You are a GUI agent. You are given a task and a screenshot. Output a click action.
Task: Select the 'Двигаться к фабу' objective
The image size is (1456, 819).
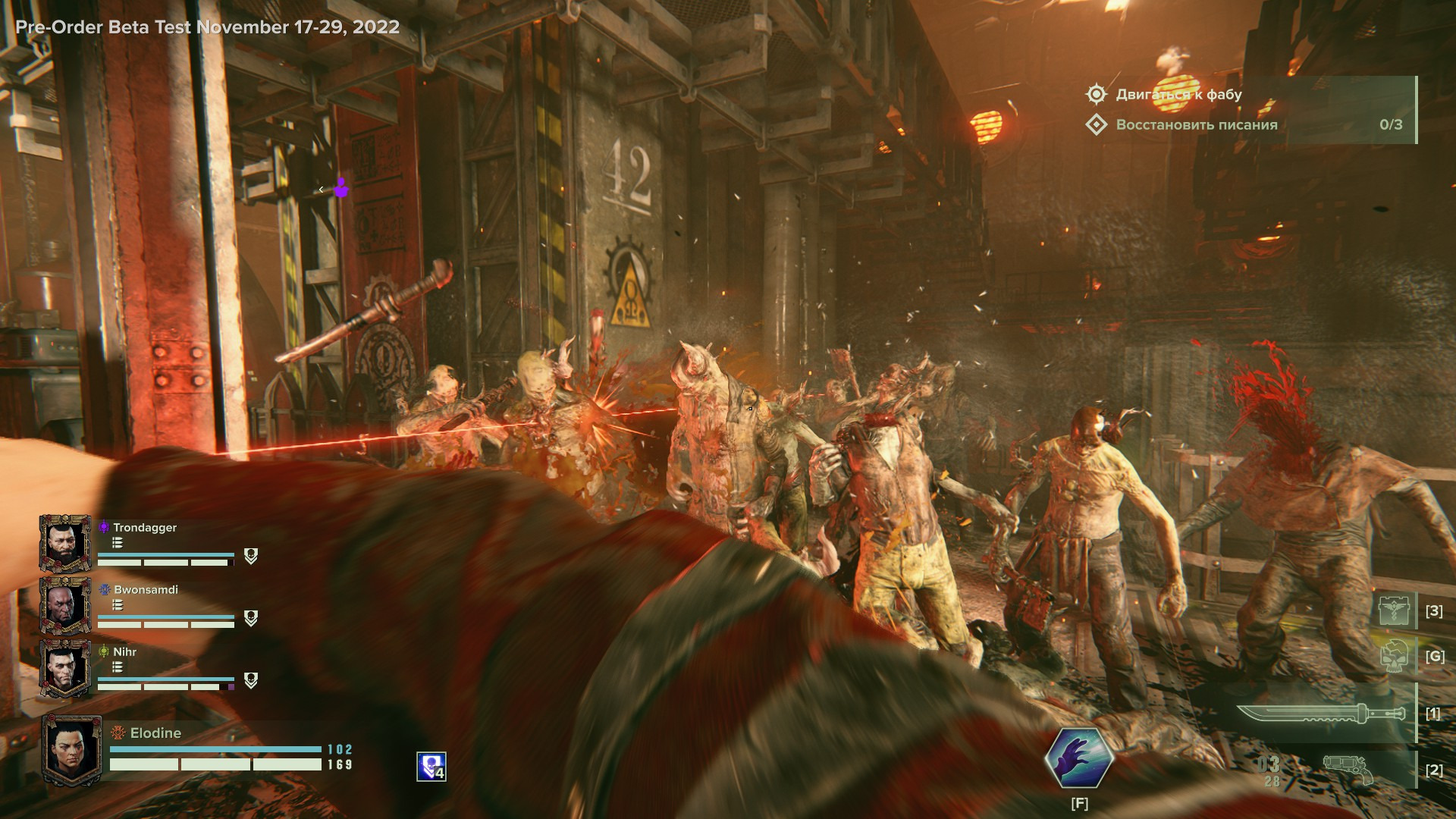coord(1178,94)
